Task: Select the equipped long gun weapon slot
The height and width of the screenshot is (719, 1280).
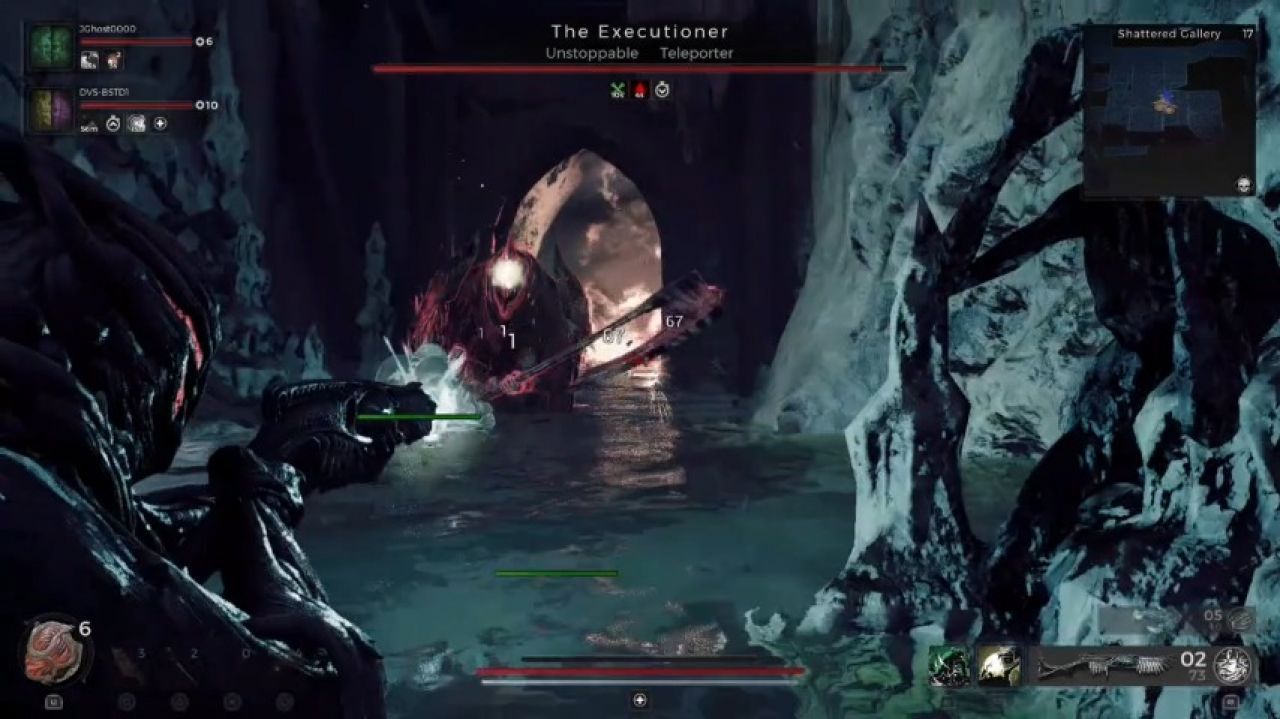Action: (1103, 666)
